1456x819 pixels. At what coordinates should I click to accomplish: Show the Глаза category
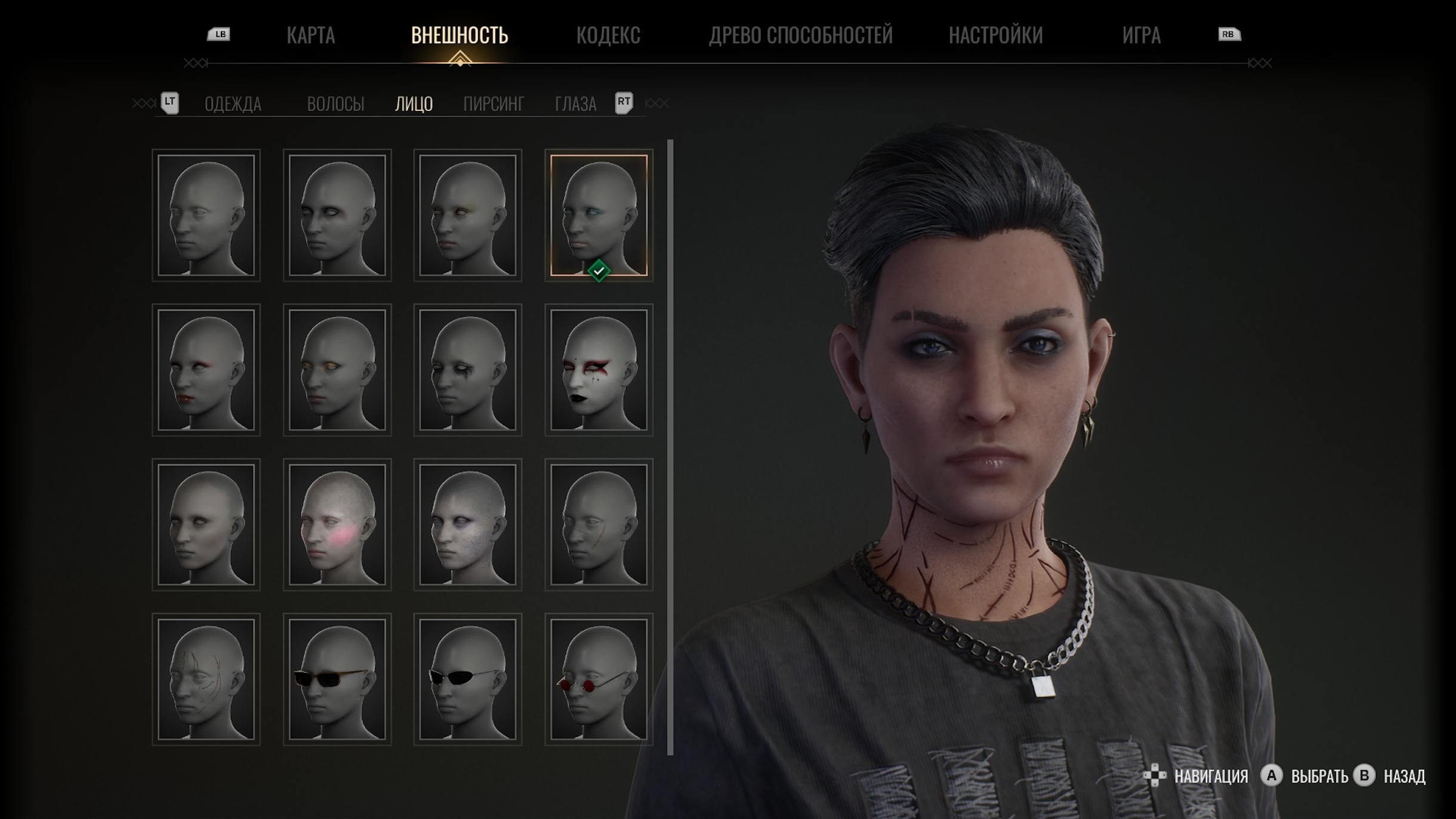[575, 104]
